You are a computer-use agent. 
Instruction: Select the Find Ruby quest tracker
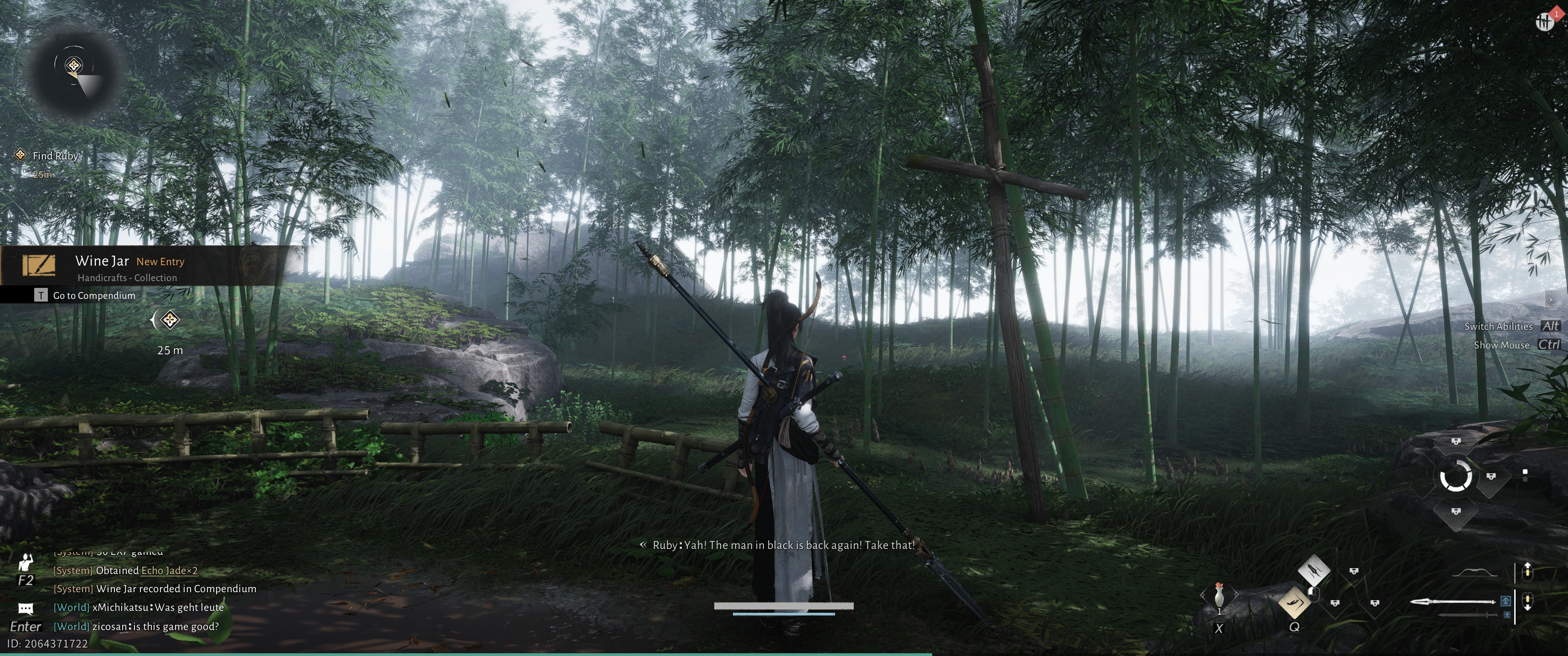(x=55, y=156)
